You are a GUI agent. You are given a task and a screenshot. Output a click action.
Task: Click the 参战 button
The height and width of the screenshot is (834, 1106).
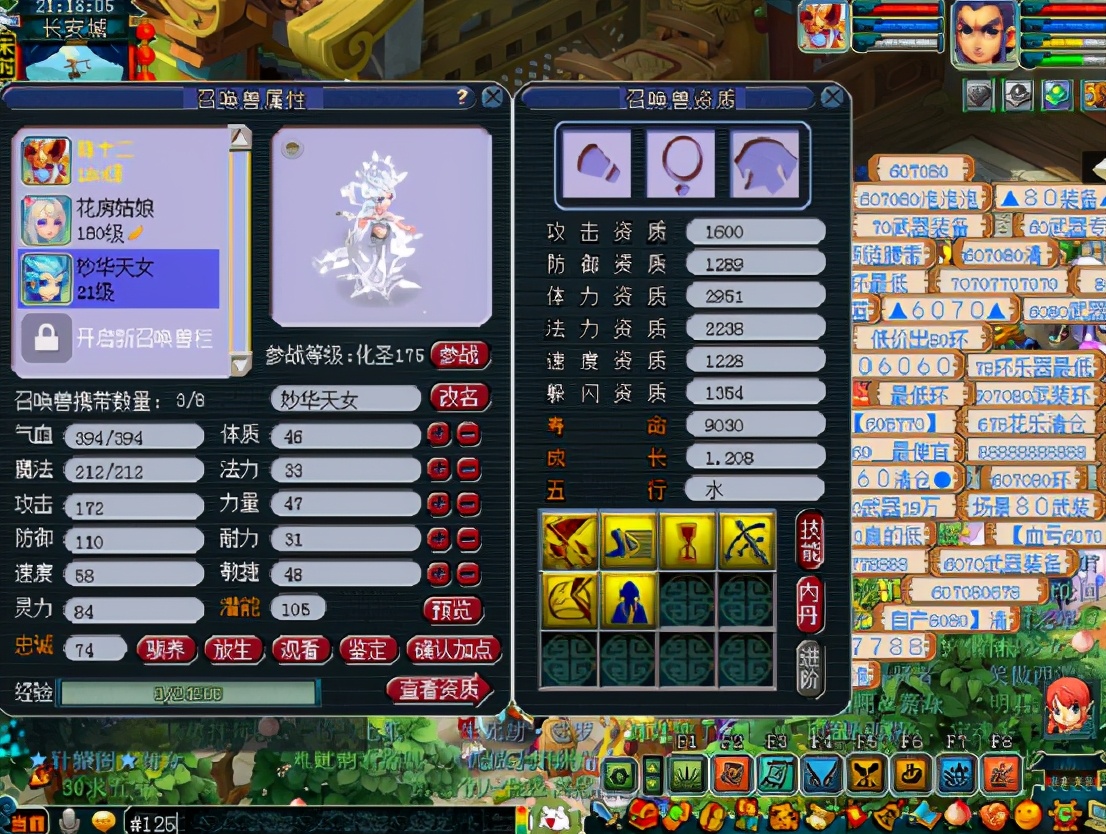click(460, 355)
